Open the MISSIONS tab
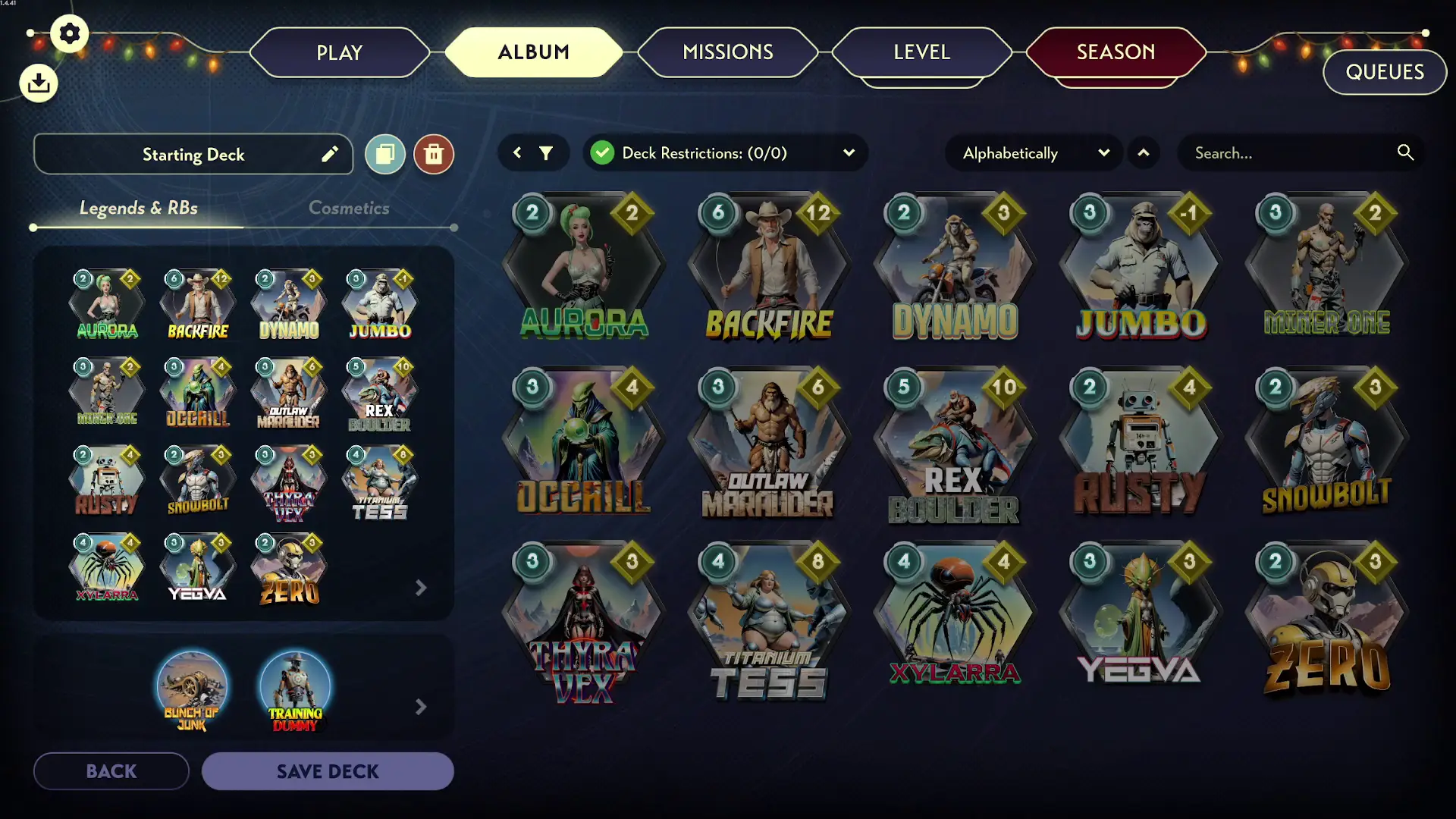1456x819 pixels. click(x=727, y=52)
